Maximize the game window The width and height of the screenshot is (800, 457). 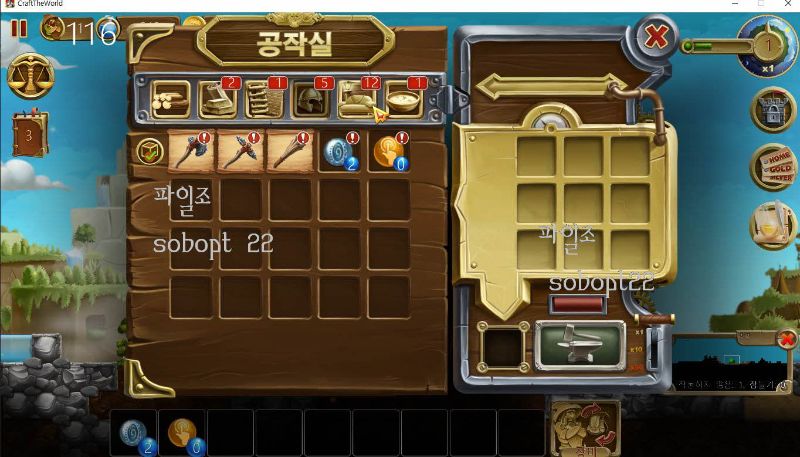759,5
